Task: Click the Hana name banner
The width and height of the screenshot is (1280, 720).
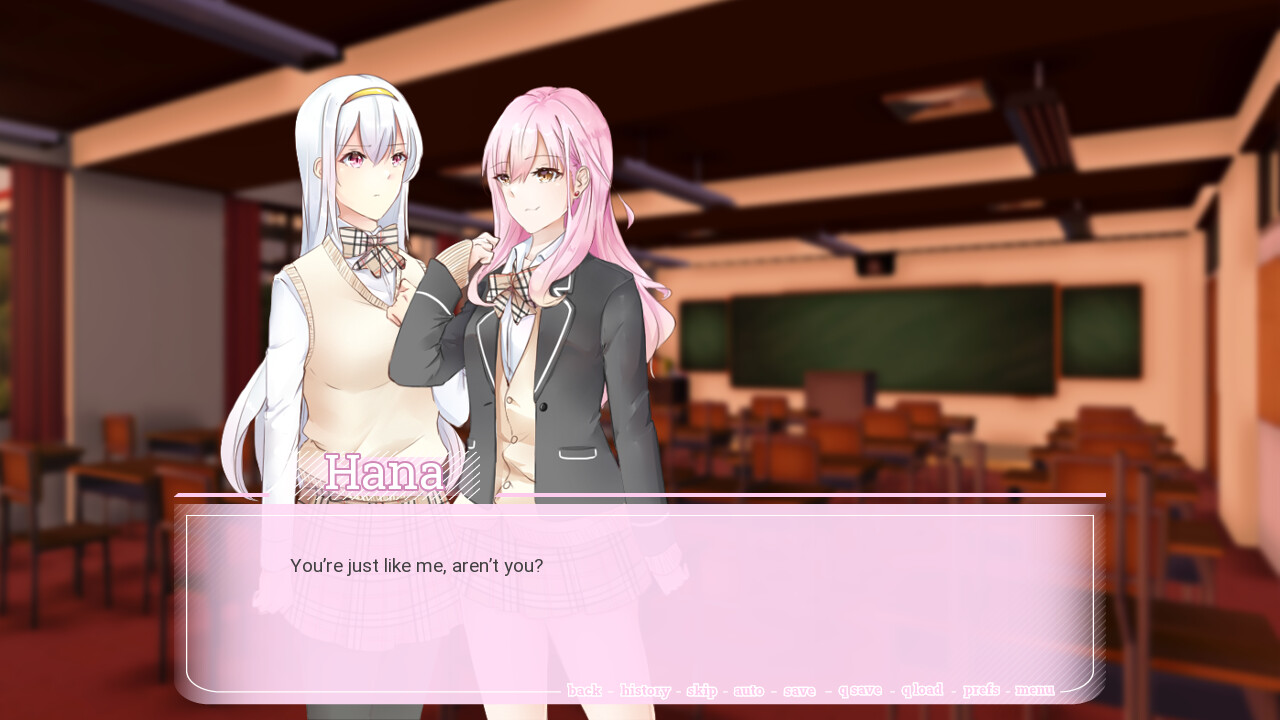Action: point(385,473)
